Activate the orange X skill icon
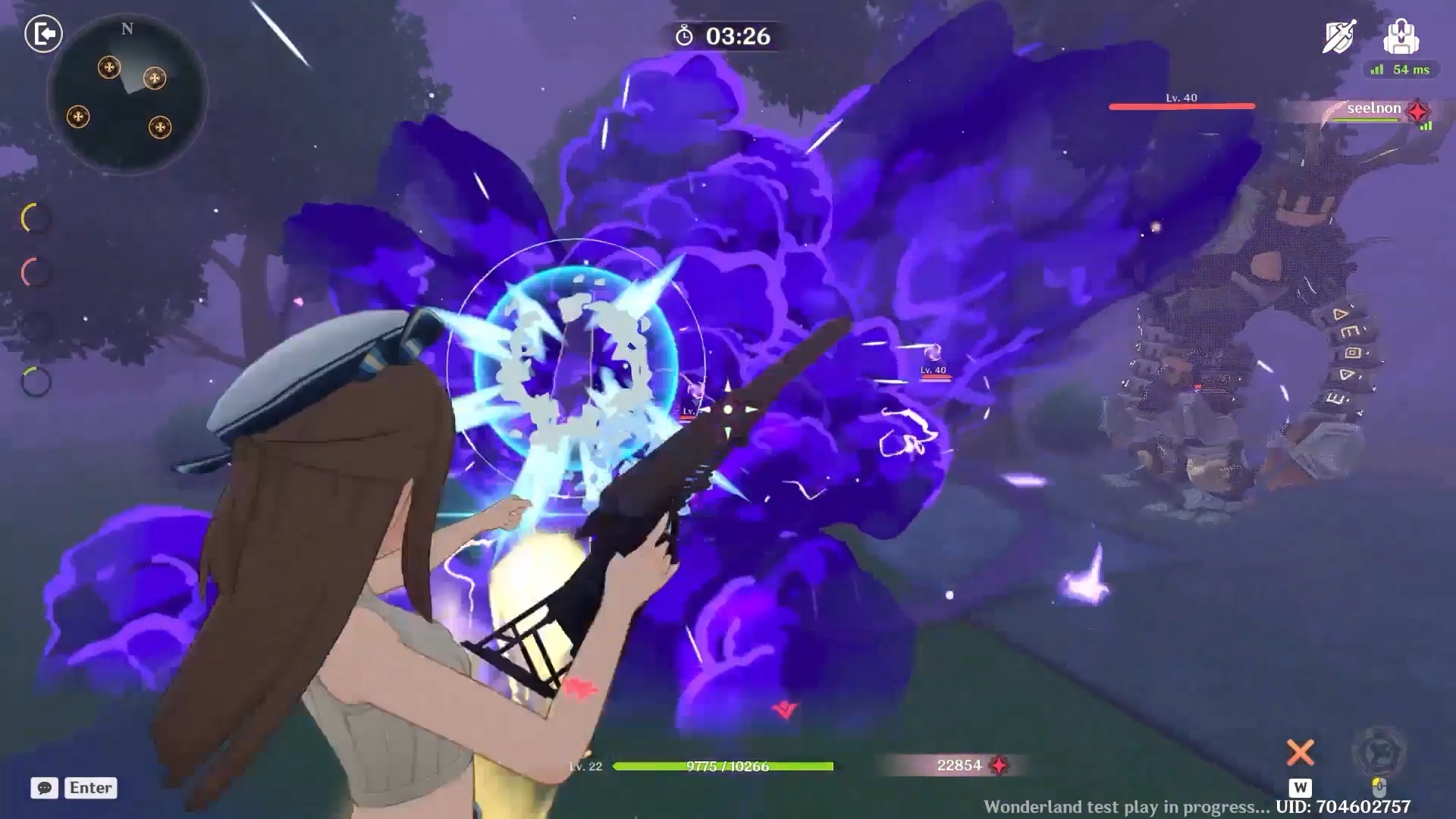The height and width of the screenshot is (819, 1456). [1300, 753]
